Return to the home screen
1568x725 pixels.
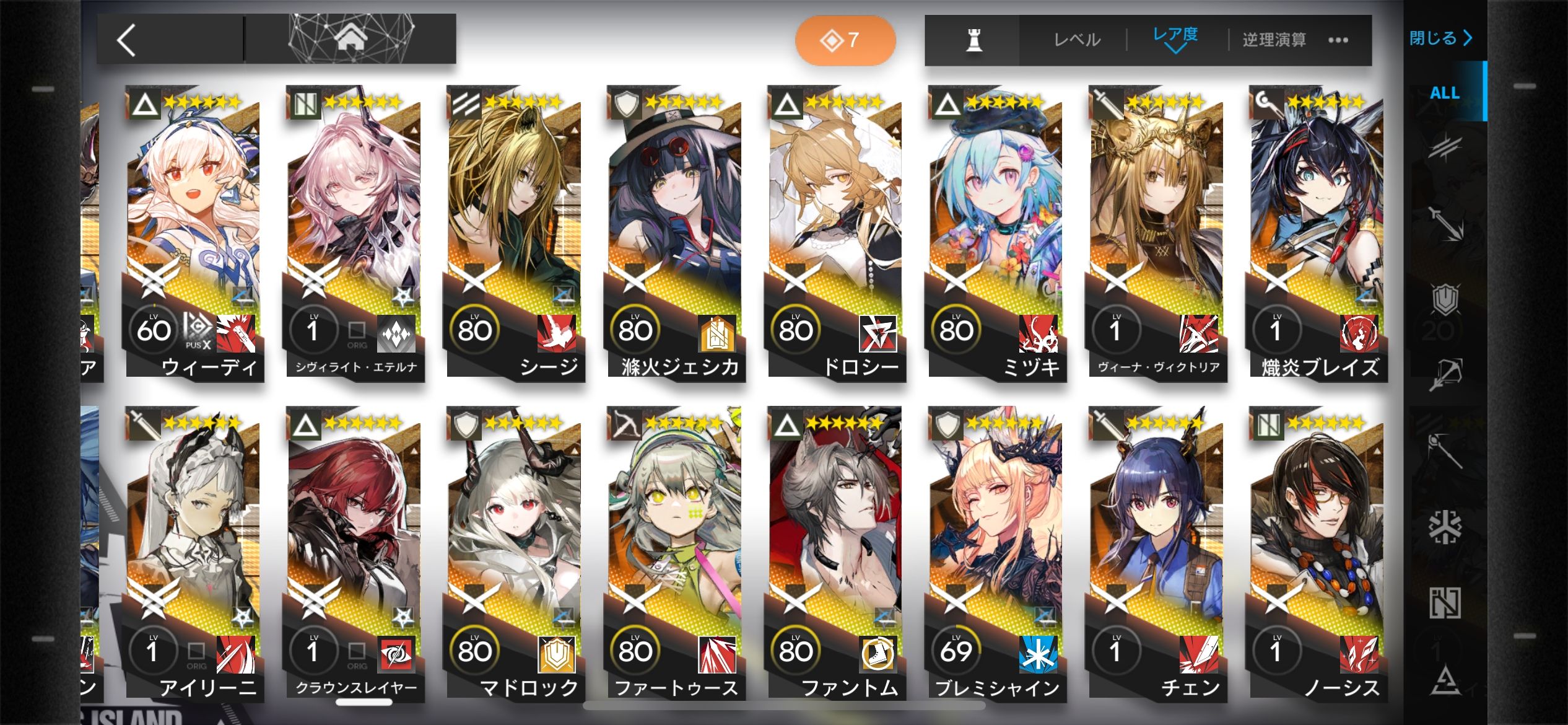[x=351, y=40]
